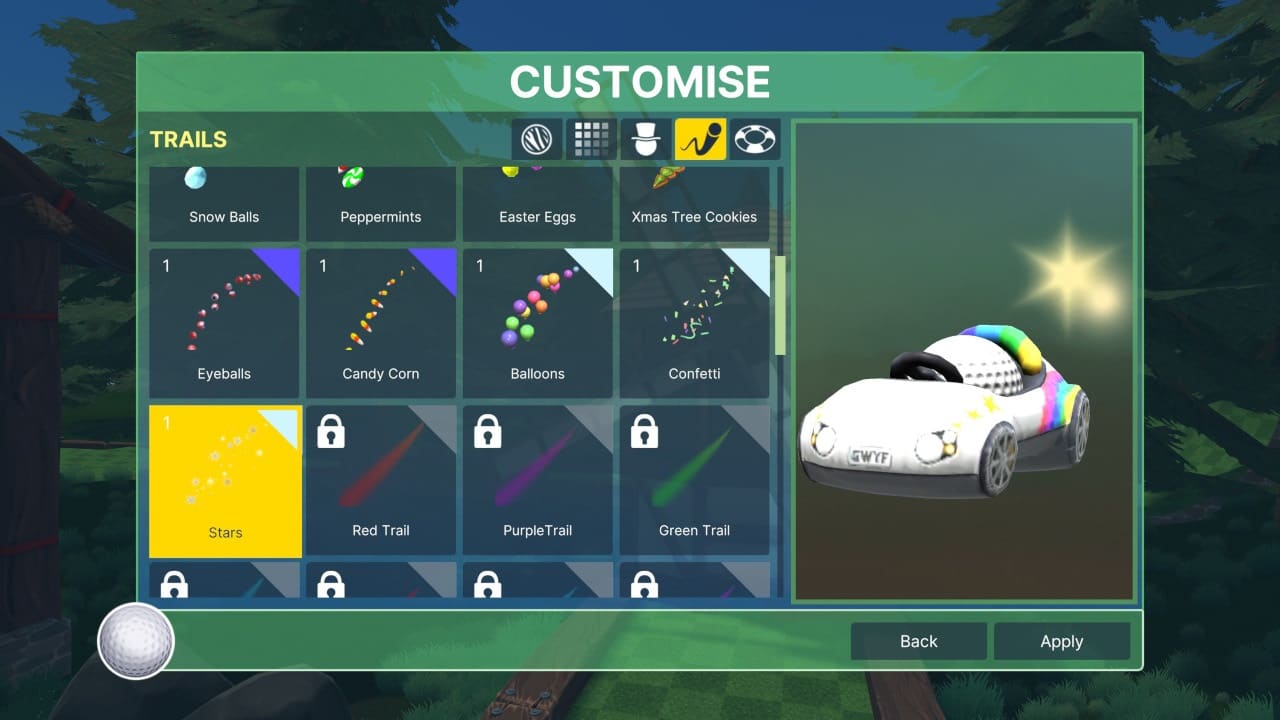Select the Confetti trail
This screenshot has height=720, width=1280.
694,322
